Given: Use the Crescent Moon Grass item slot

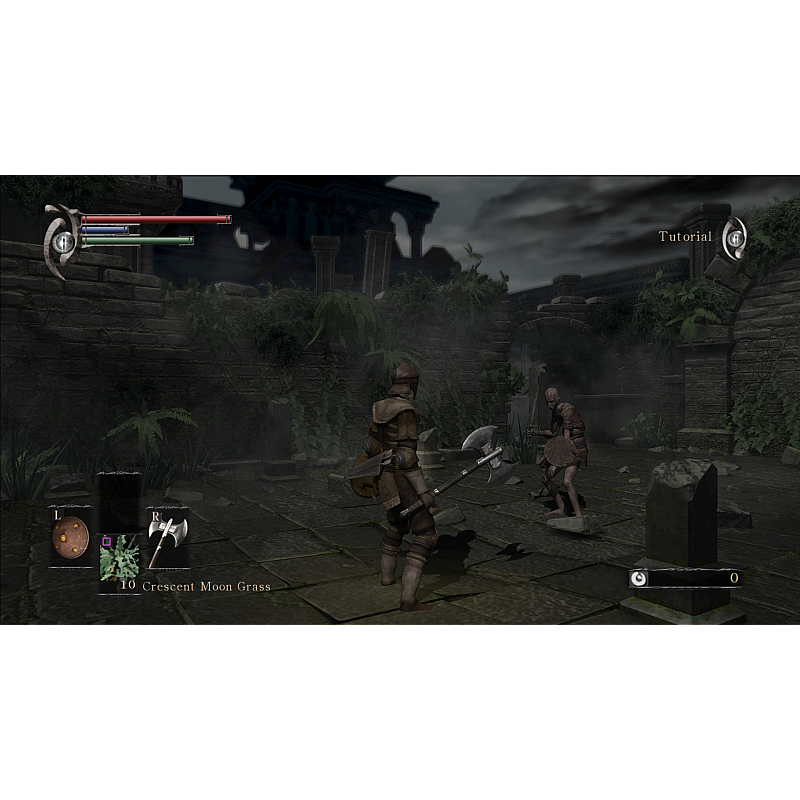Looking at the screenshot, I should click(119, 560).
